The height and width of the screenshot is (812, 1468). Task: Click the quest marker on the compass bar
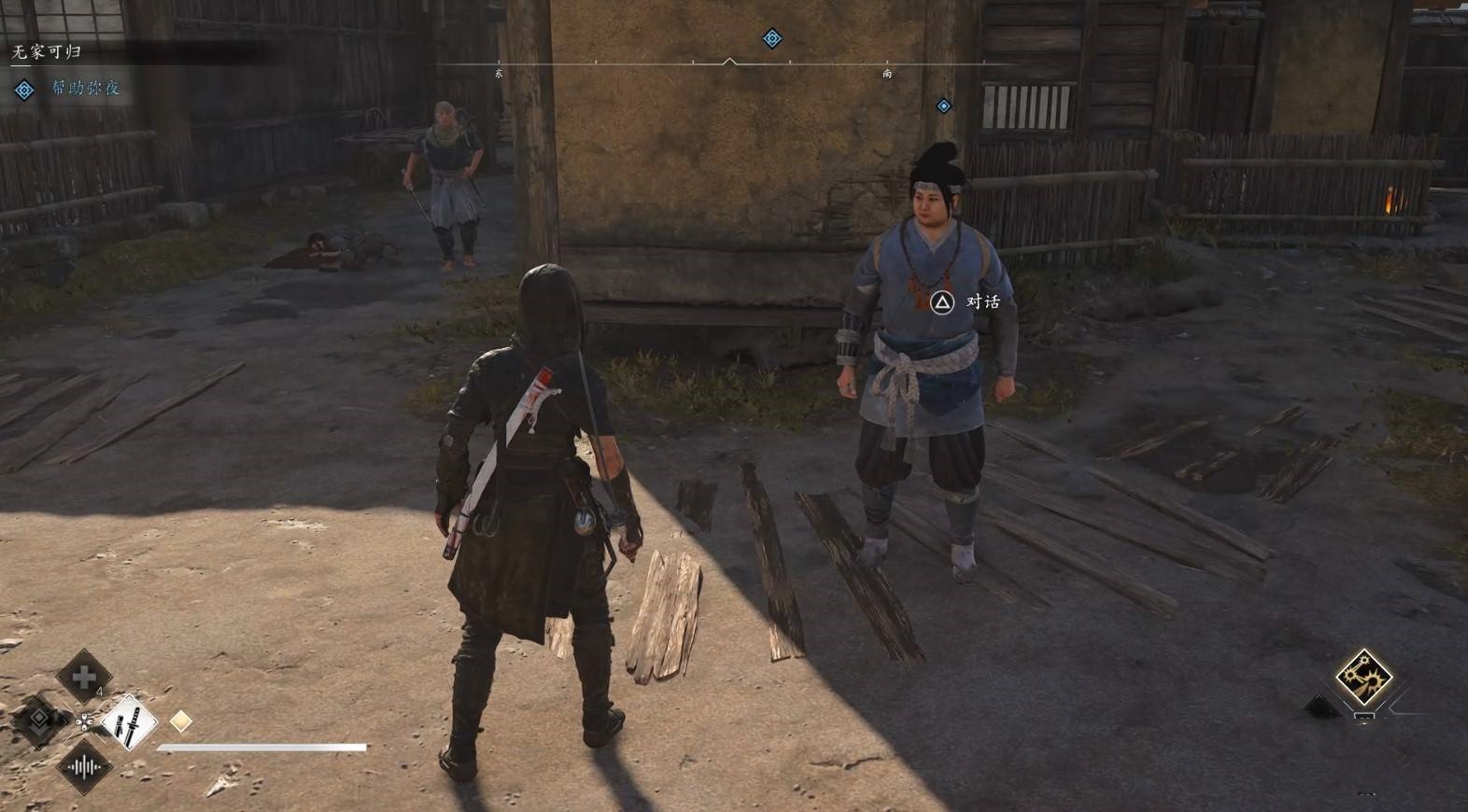[x=771, y=38]
